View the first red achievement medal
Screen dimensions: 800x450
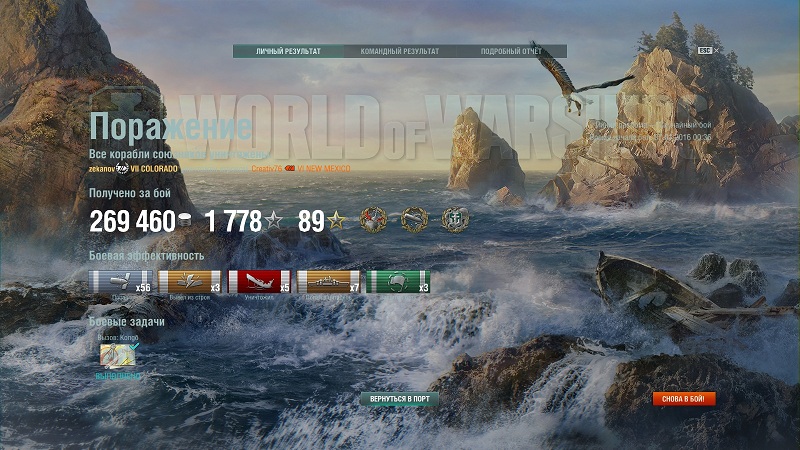(375, 221)
